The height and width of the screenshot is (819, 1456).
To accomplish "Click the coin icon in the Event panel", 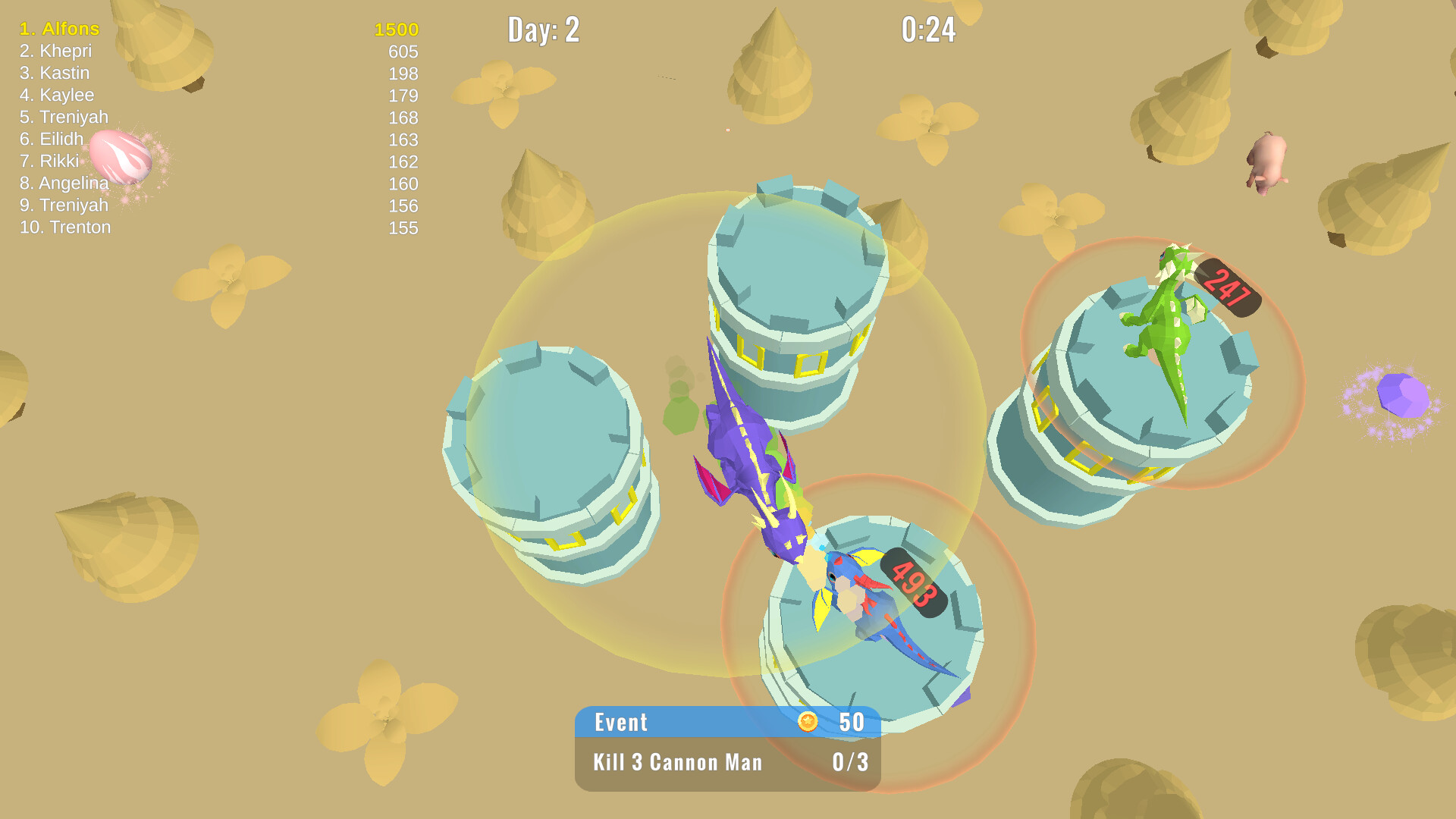I will (x=808, y=723).
